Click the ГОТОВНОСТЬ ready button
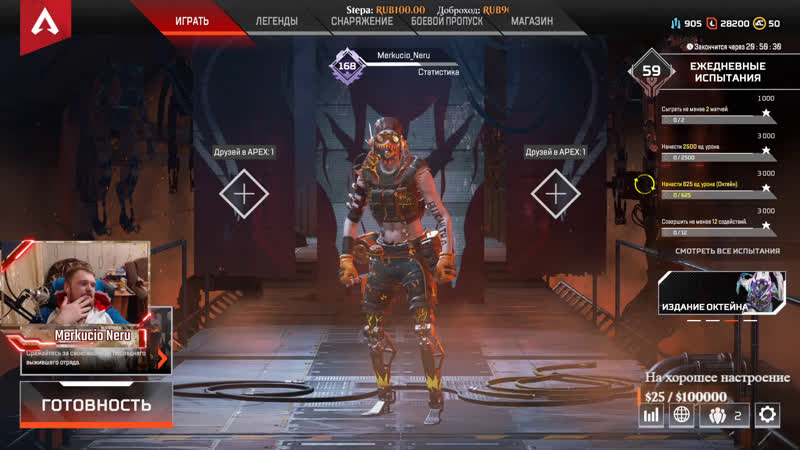800x450 pixels. click(x=96, y=405)
